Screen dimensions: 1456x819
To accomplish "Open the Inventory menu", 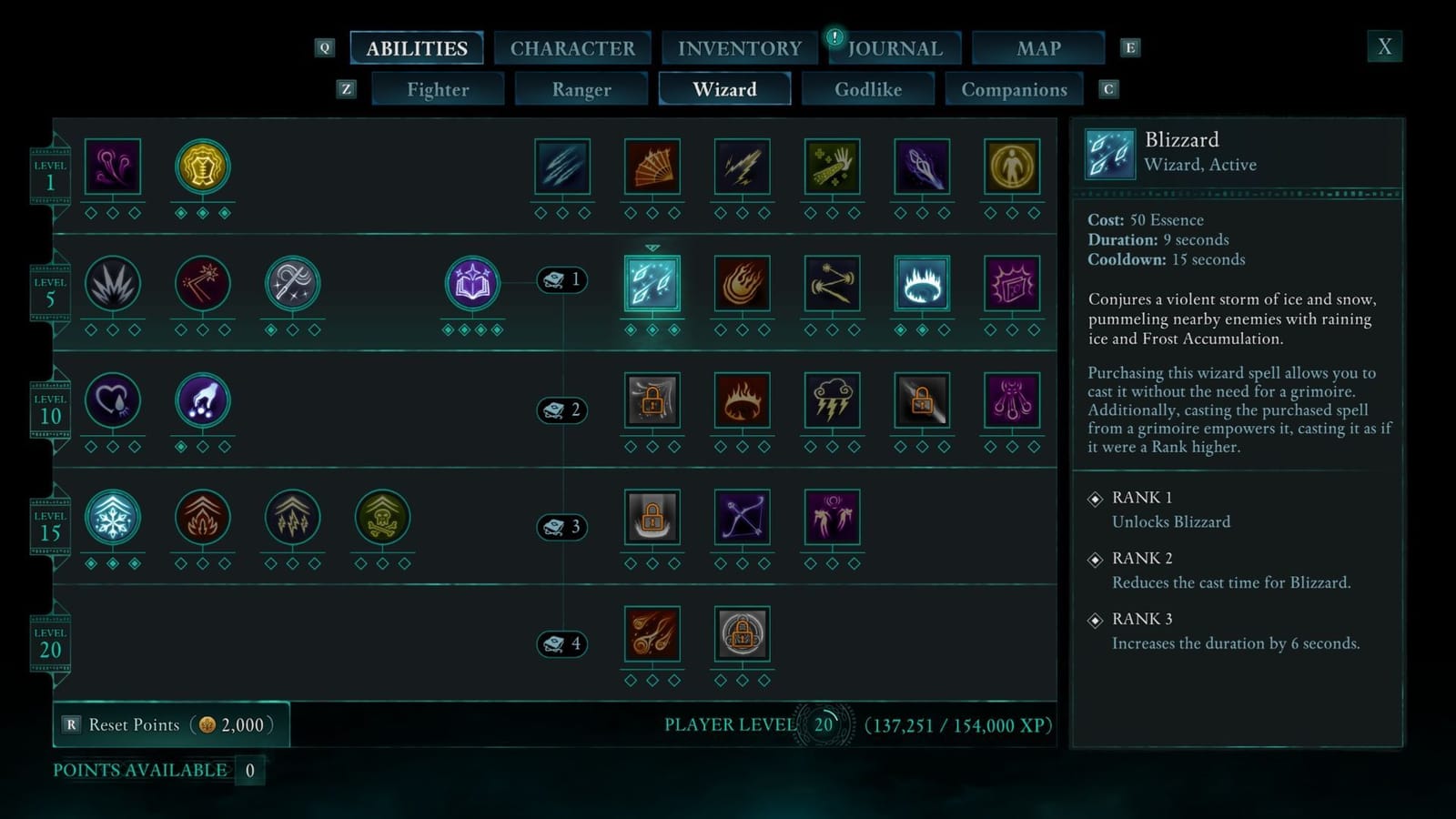I will 740,47.
